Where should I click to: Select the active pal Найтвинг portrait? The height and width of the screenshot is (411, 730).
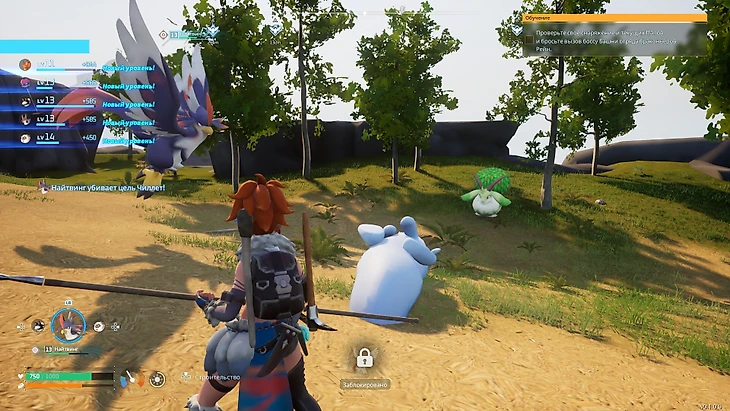click(x=68, y=324)
